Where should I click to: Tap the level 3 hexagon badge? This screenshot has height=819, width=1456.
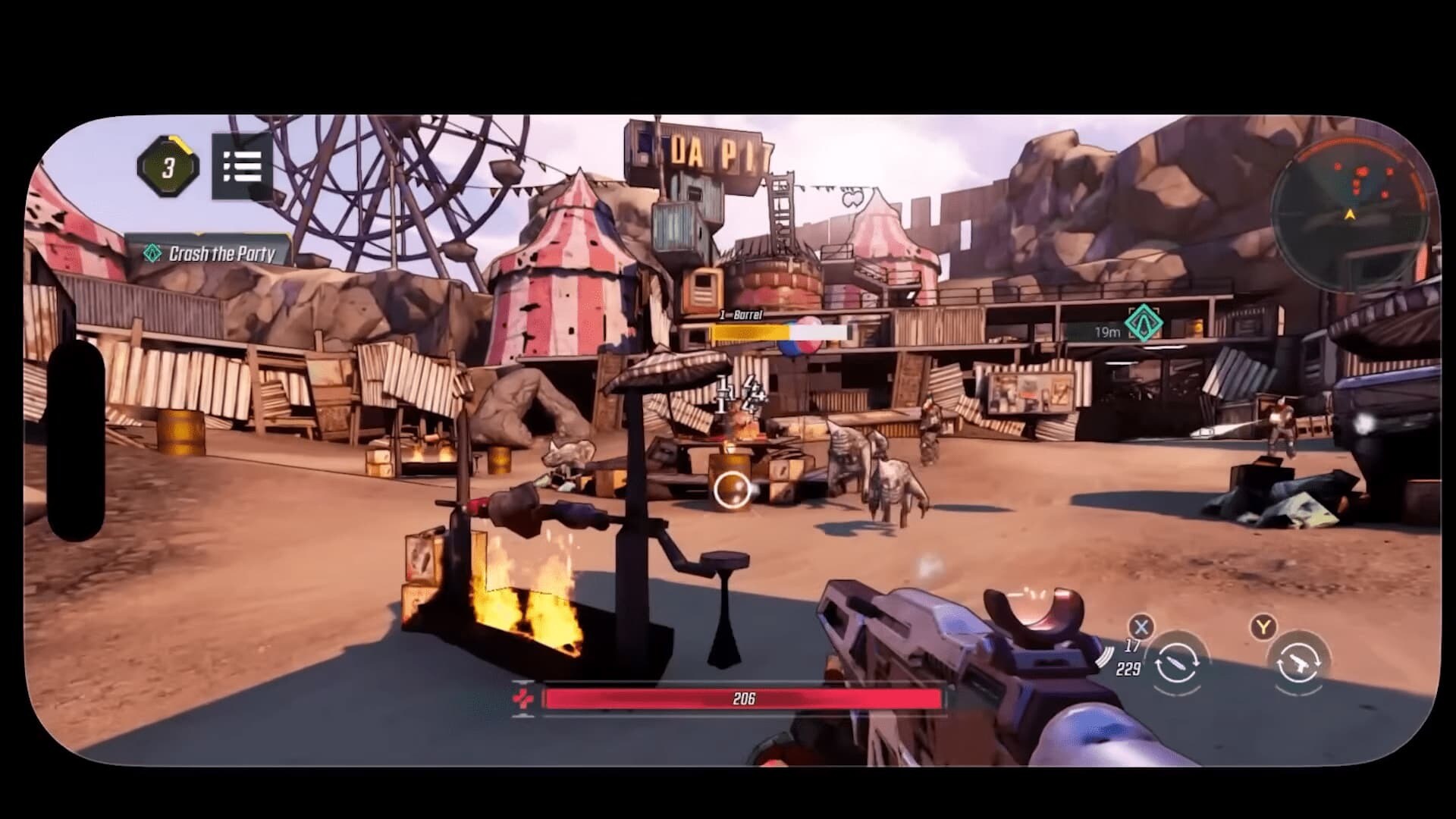pos(168,167)
